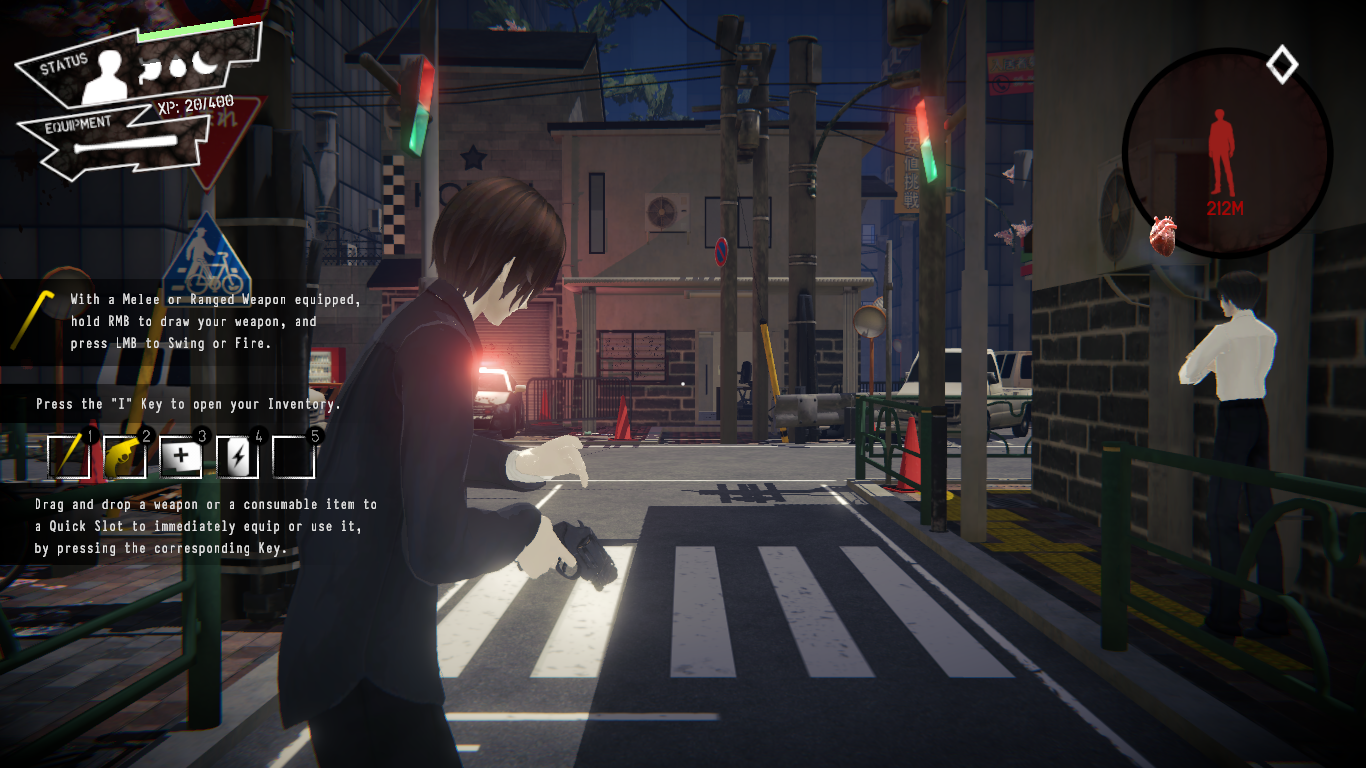Select the yellow crowbar in quick slot 1
This screenshot has height=768, width=1366.
click(x=68, y=457)
